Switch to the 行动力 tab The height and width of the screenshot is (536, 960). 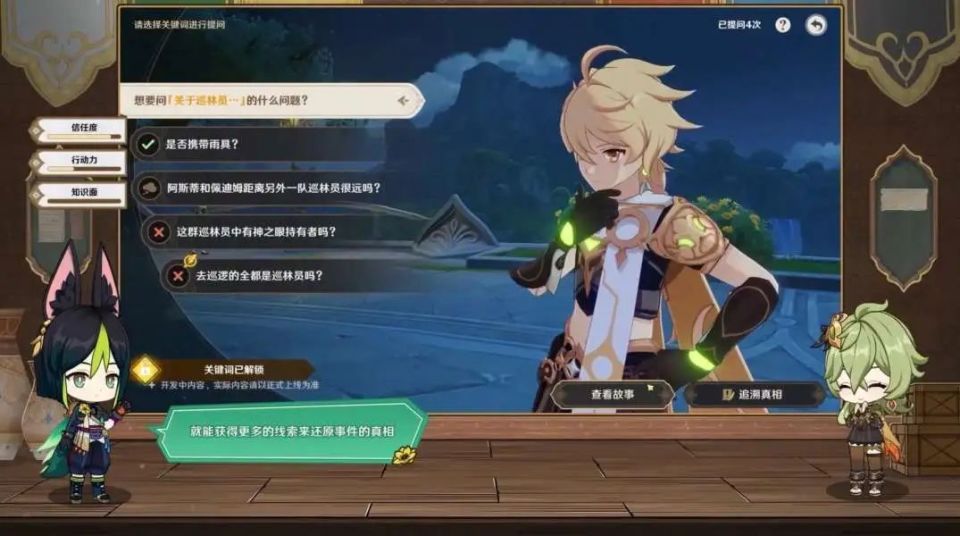pyautogui.click(x=82, y=161)
